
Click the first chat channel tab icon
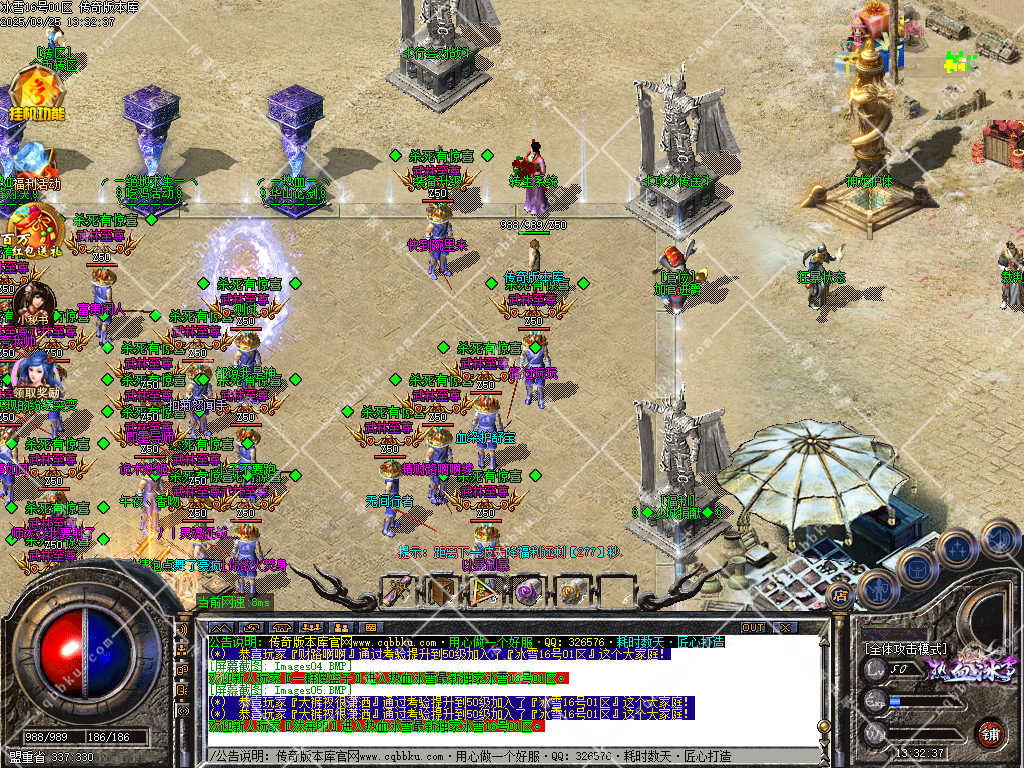(220, 627)
